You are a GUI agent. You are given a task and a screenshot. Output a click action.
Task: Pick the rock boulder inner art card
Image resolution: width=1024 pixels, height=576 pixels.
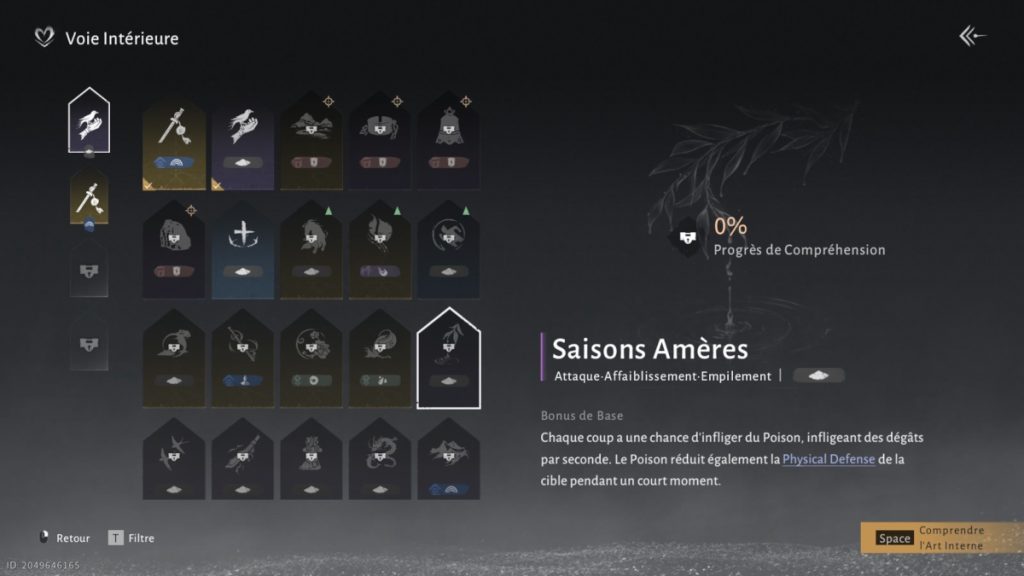pyautogui.click(x=174, y=245)
